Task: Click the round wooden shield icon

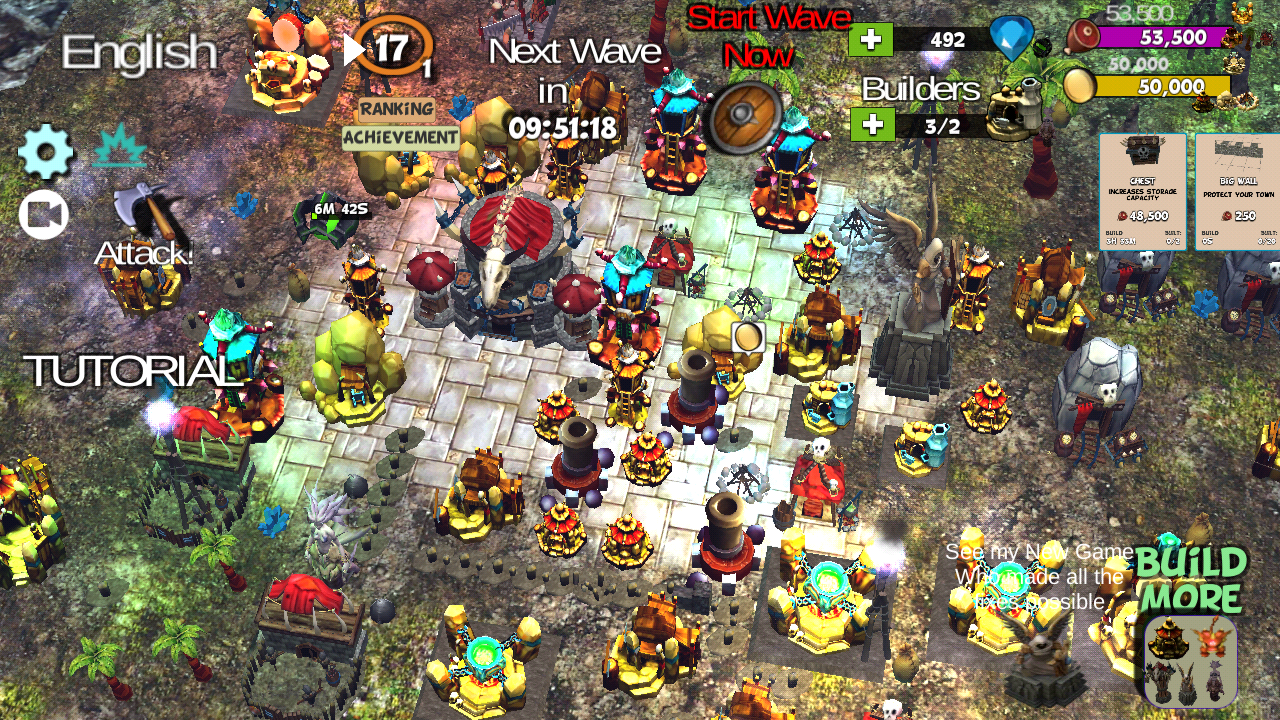Action: pyautogui.click(x=743, y=115)
